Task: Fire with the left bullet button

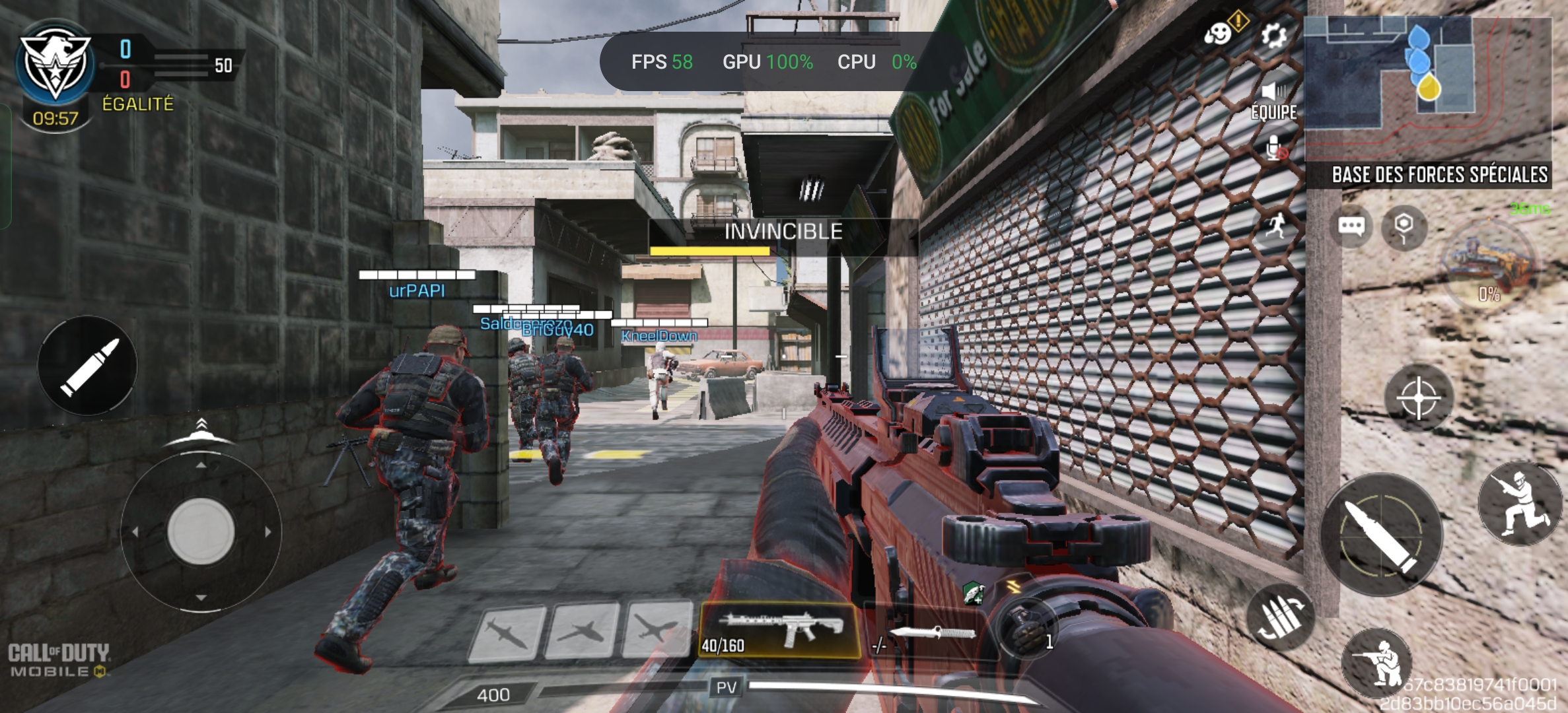Action: [x=87, y=365]
